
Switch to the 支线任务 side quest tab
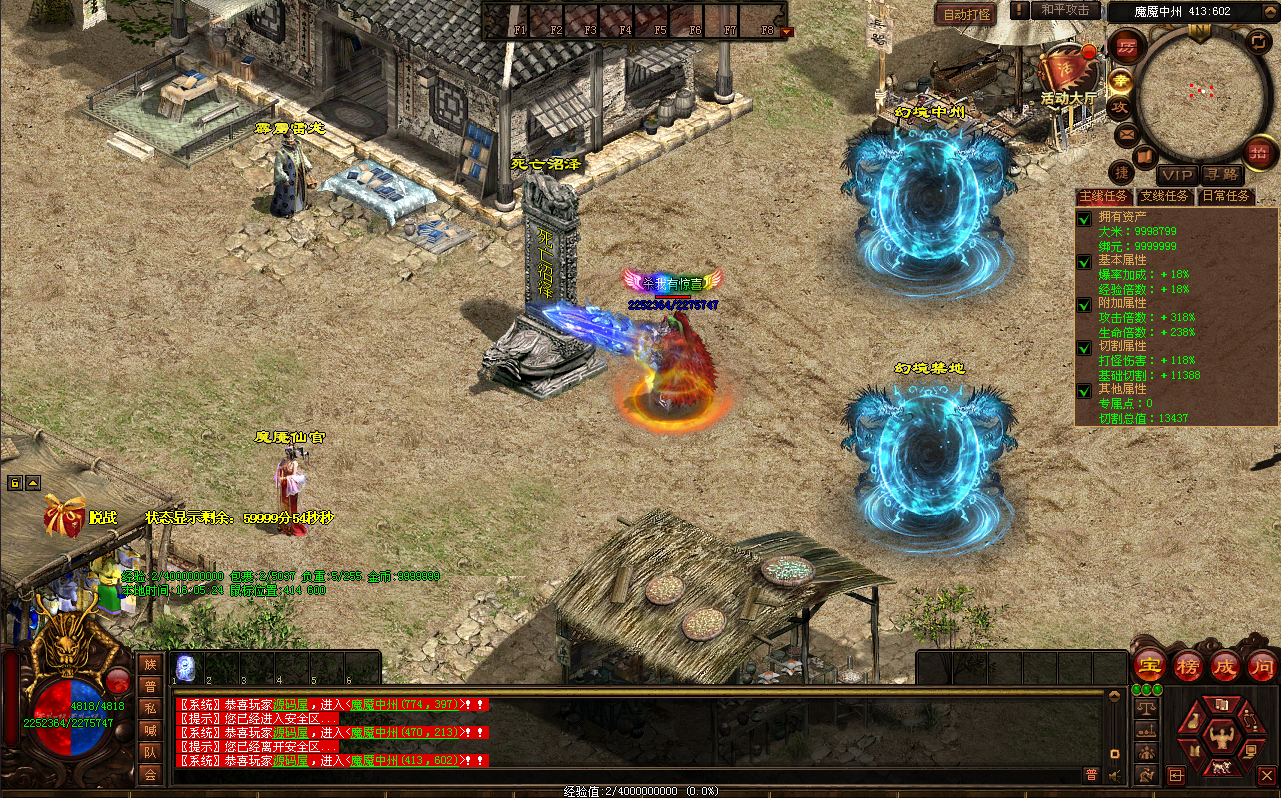1165,196
